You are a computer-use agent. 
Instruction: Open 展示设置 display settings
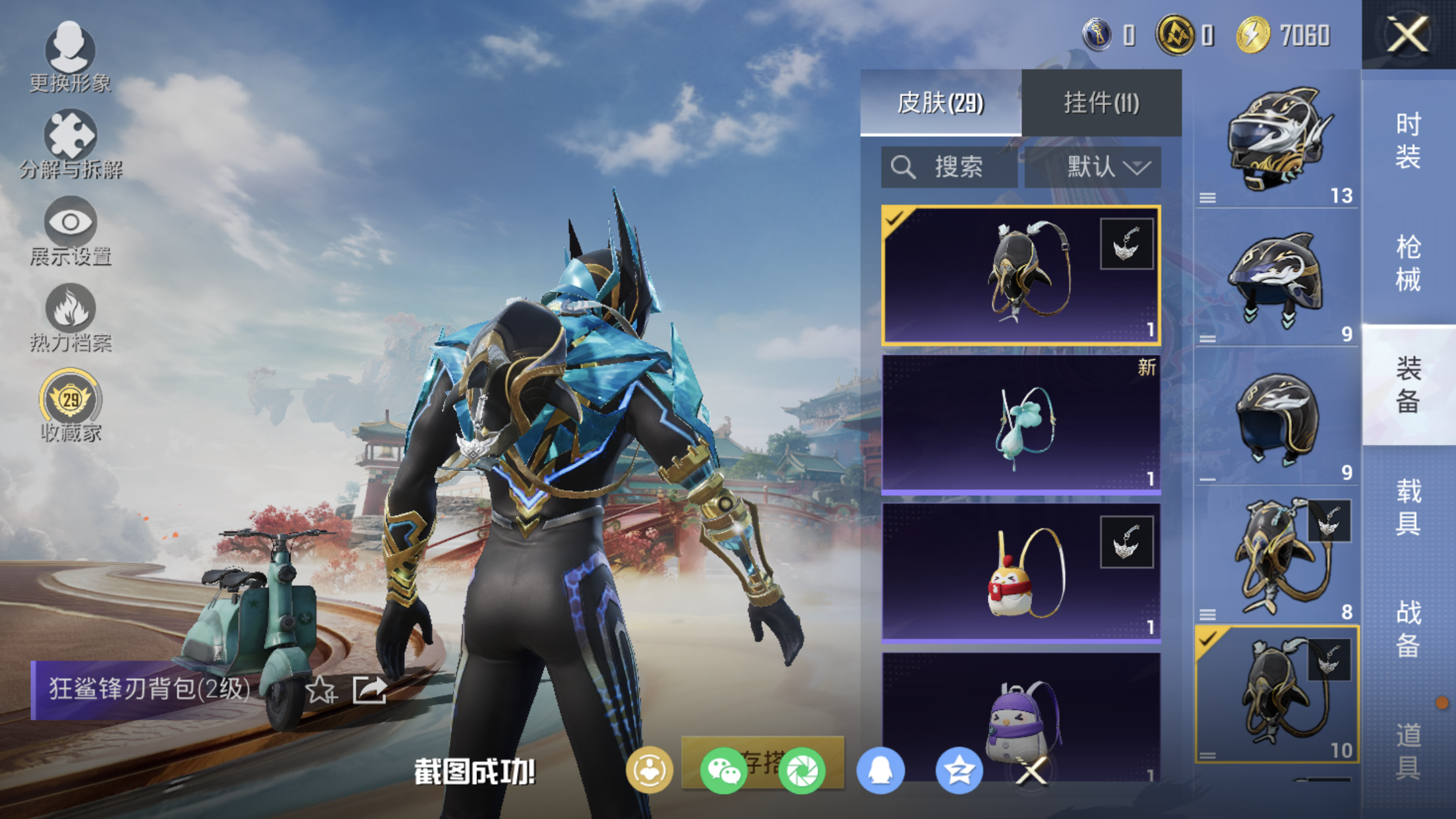coord(71,230)
